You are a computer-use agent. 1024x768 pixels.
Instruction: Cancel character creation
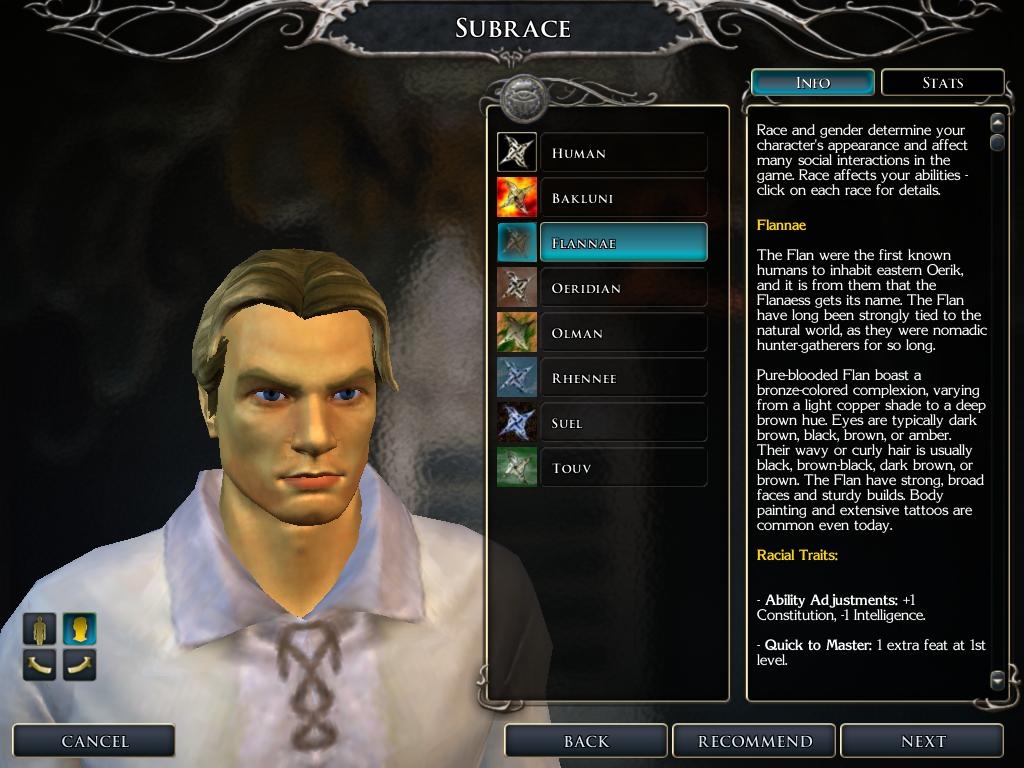(x=95, y=741)
